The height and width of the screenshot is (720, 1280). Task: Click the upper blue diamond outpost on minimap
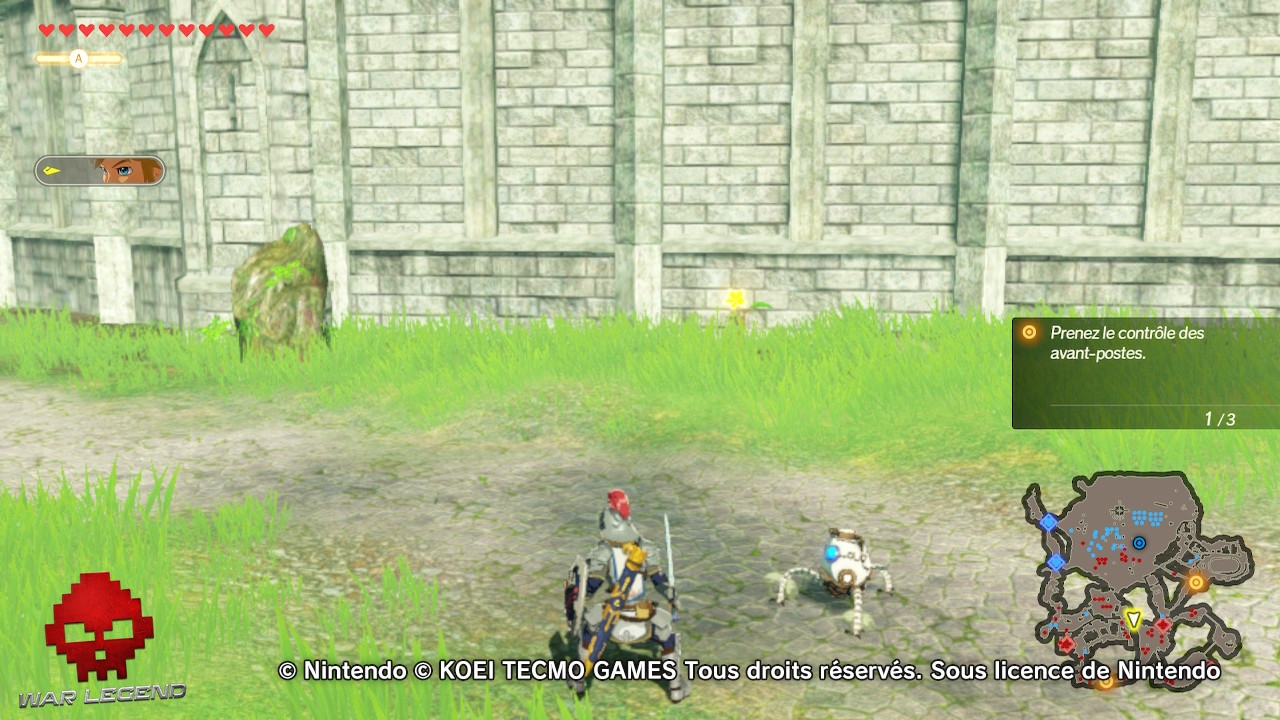click(1049, 521)
